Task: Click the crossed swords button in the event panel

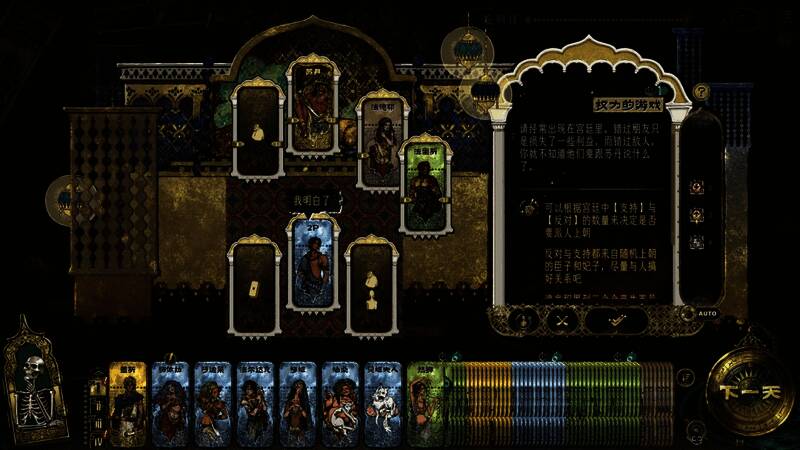Action: pyautogui.click(x=562, y=321)
